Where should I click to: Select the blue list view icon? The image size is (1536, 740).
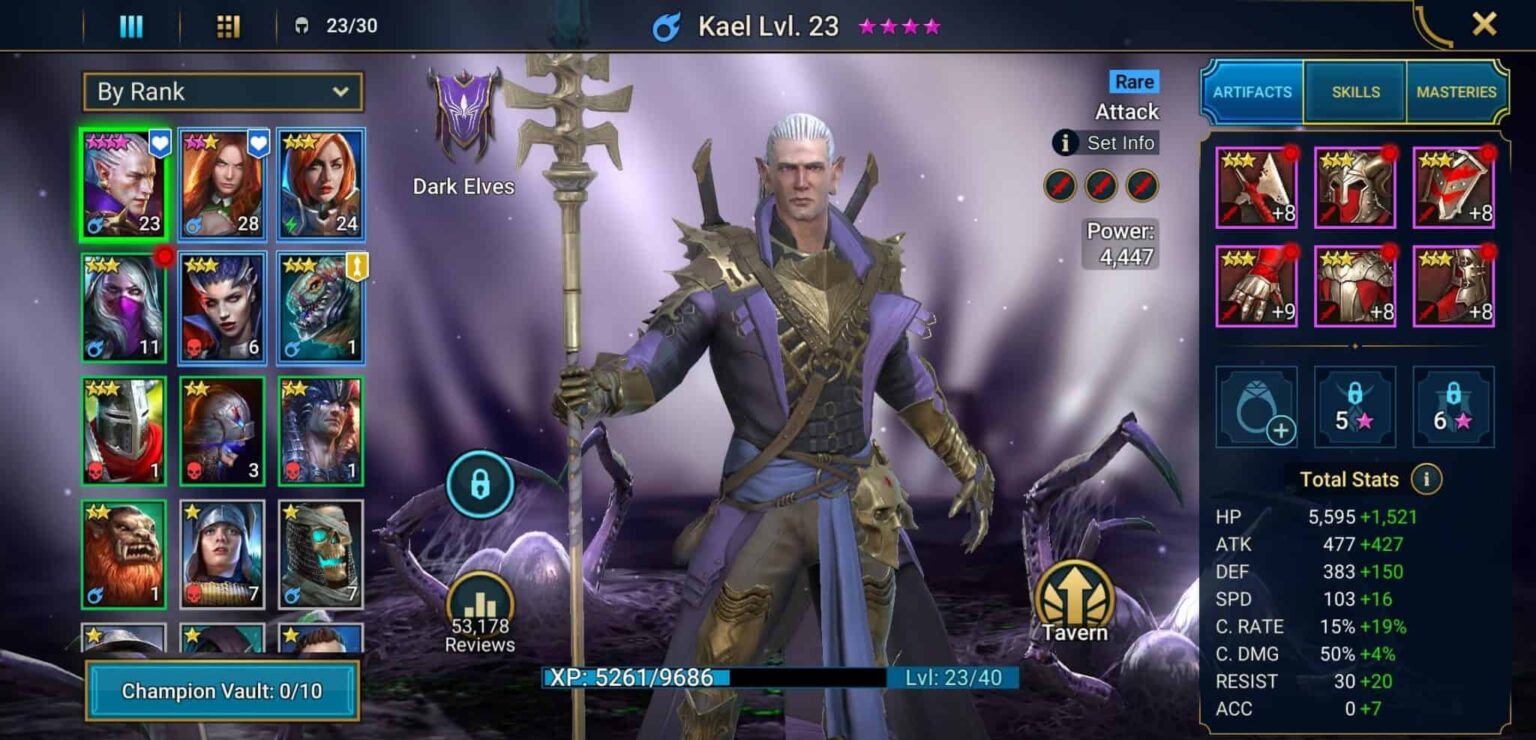click(x=131, y=24)
